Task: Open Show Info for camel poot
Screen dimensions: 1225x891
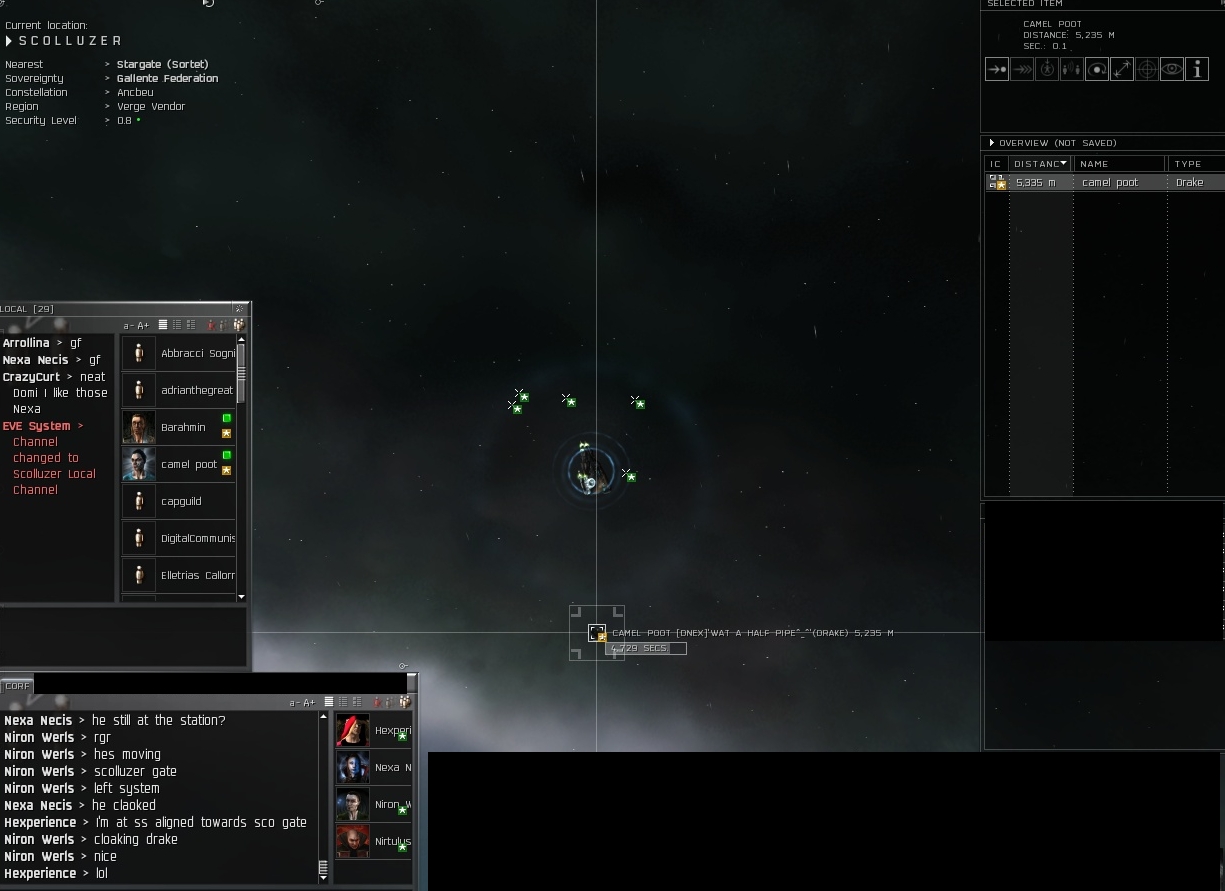Action: point(1197,69)
